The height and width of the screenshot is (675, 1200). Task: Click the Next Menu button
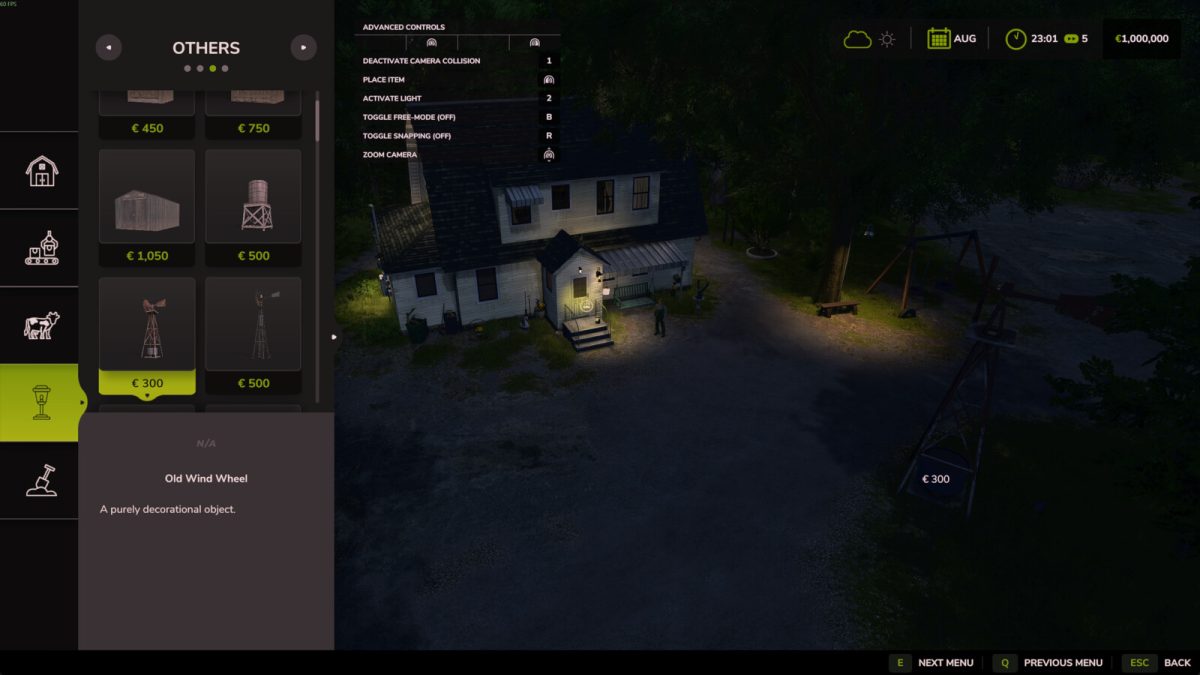click(931, 663)
